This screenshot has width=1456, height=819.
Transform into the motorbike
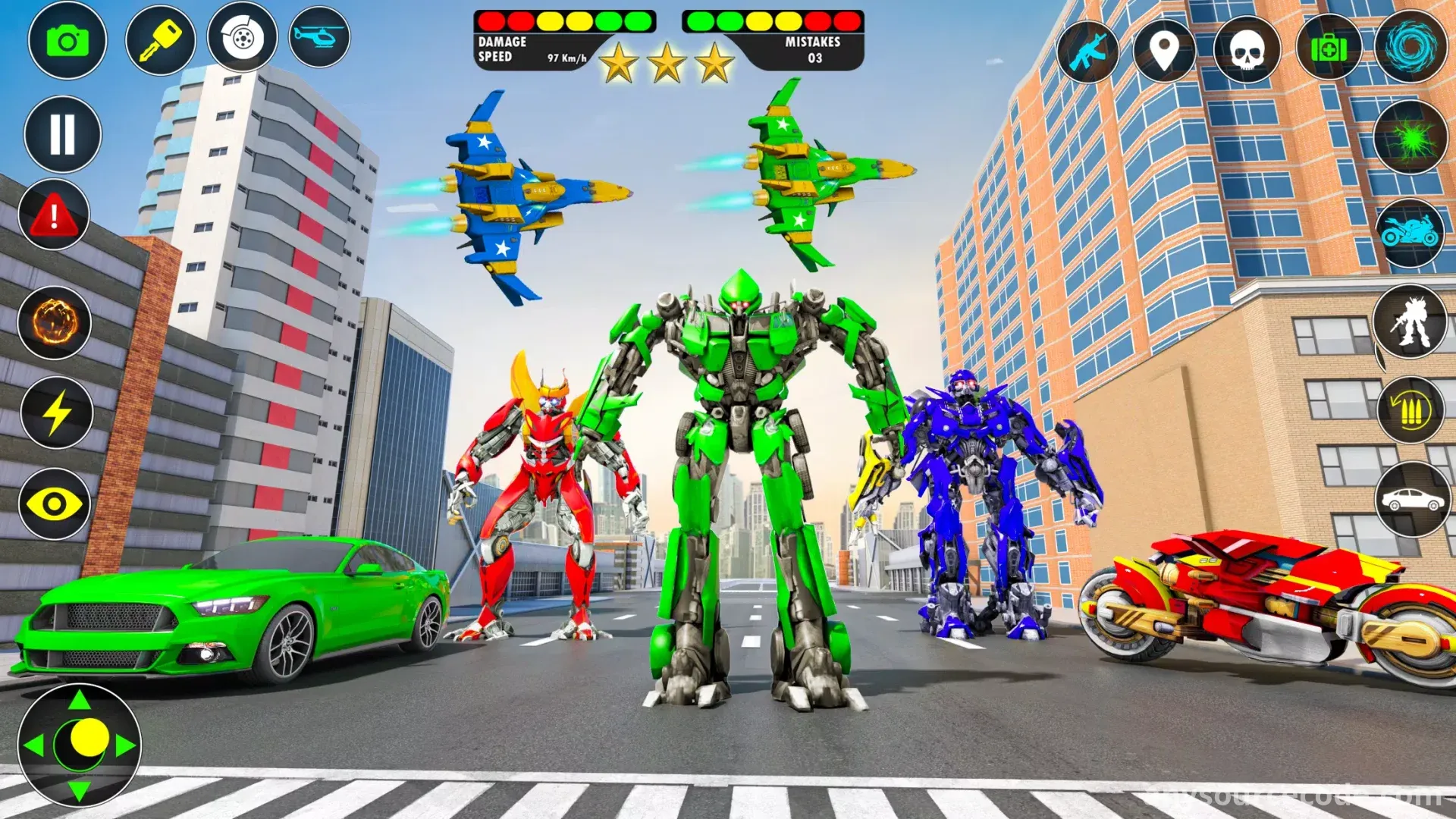(x=1410, y=232)
